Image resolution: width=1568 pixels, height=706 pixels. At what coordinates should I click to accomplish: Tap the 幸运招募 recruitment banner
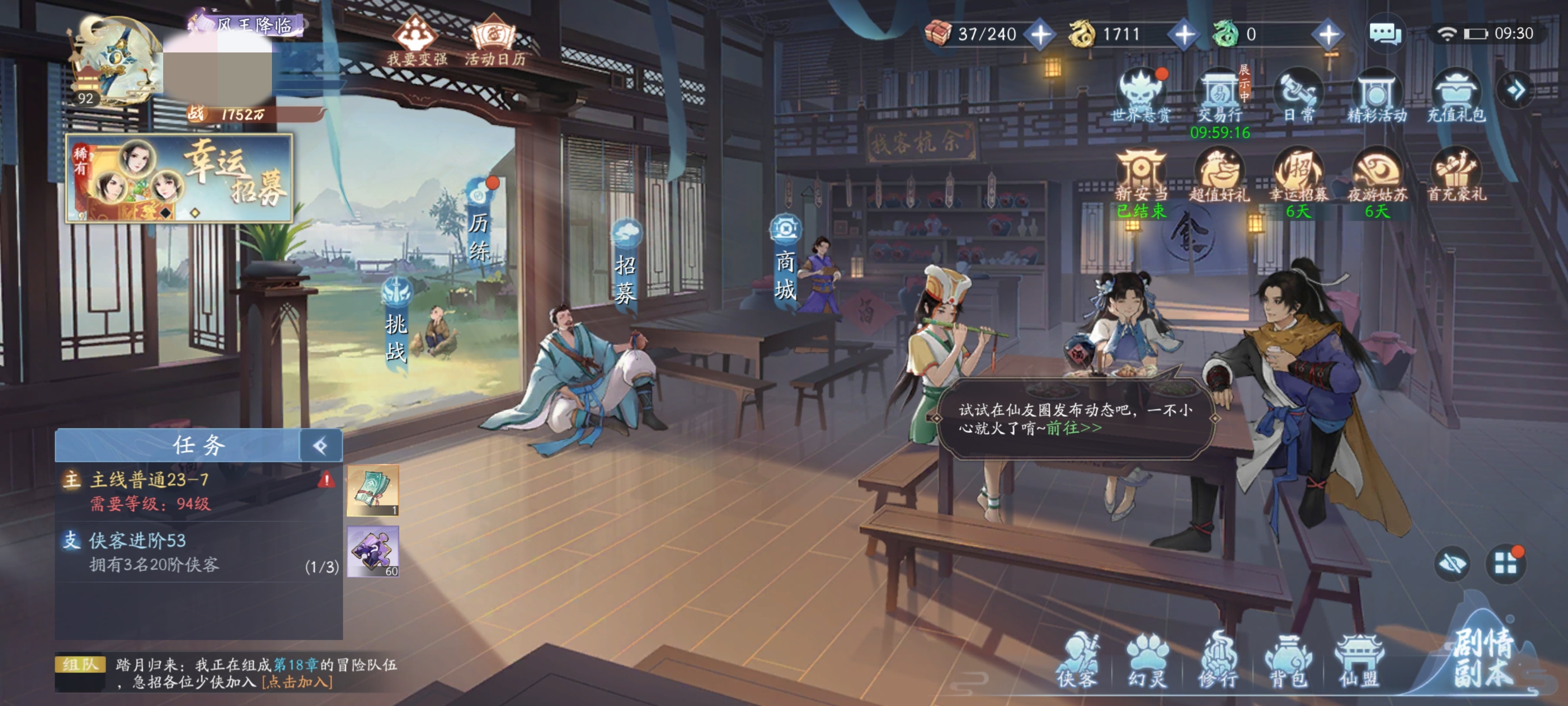click(179, 177)
